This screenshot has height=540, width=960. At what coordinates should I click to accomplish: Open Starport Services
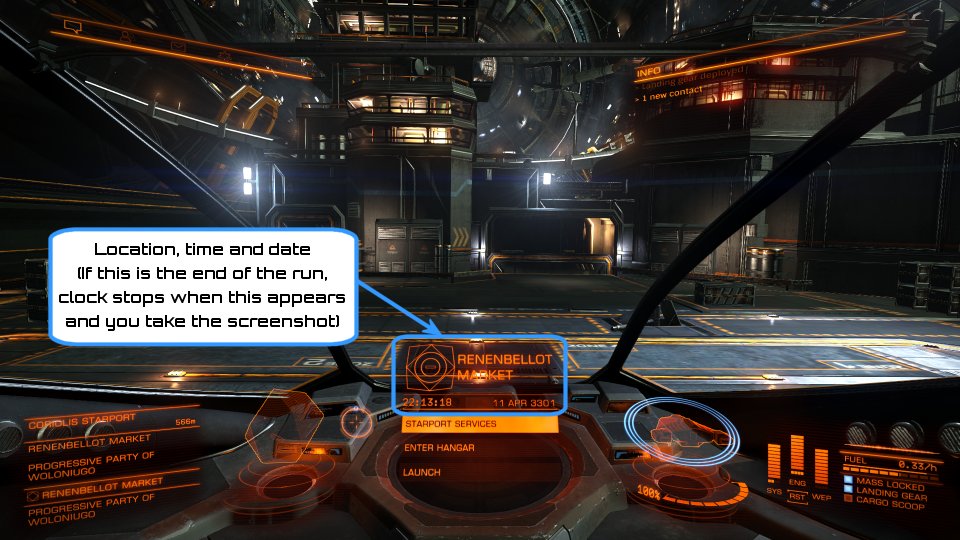(x=479, y=424)
